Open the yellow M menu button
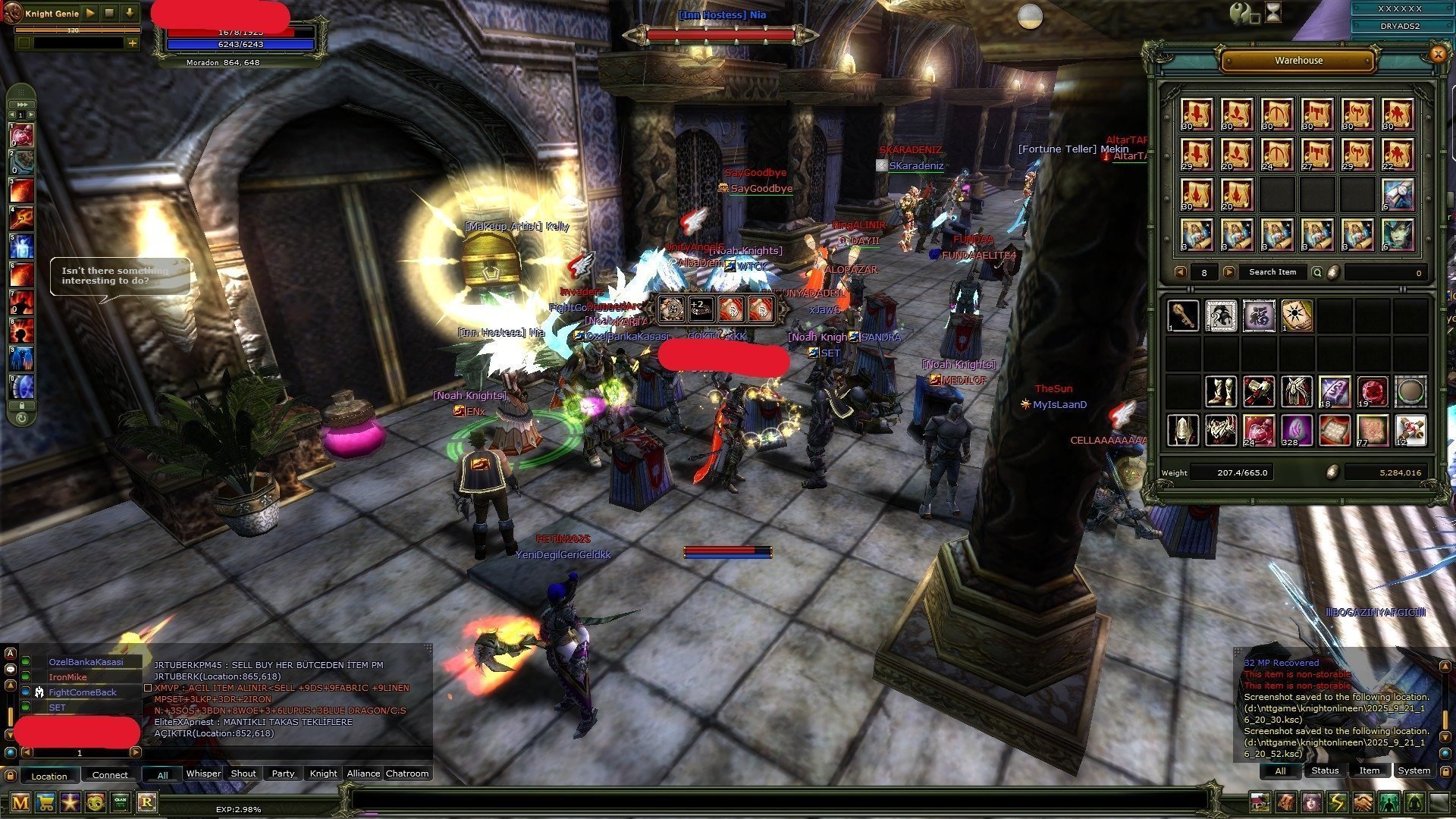 pos(20,802)
